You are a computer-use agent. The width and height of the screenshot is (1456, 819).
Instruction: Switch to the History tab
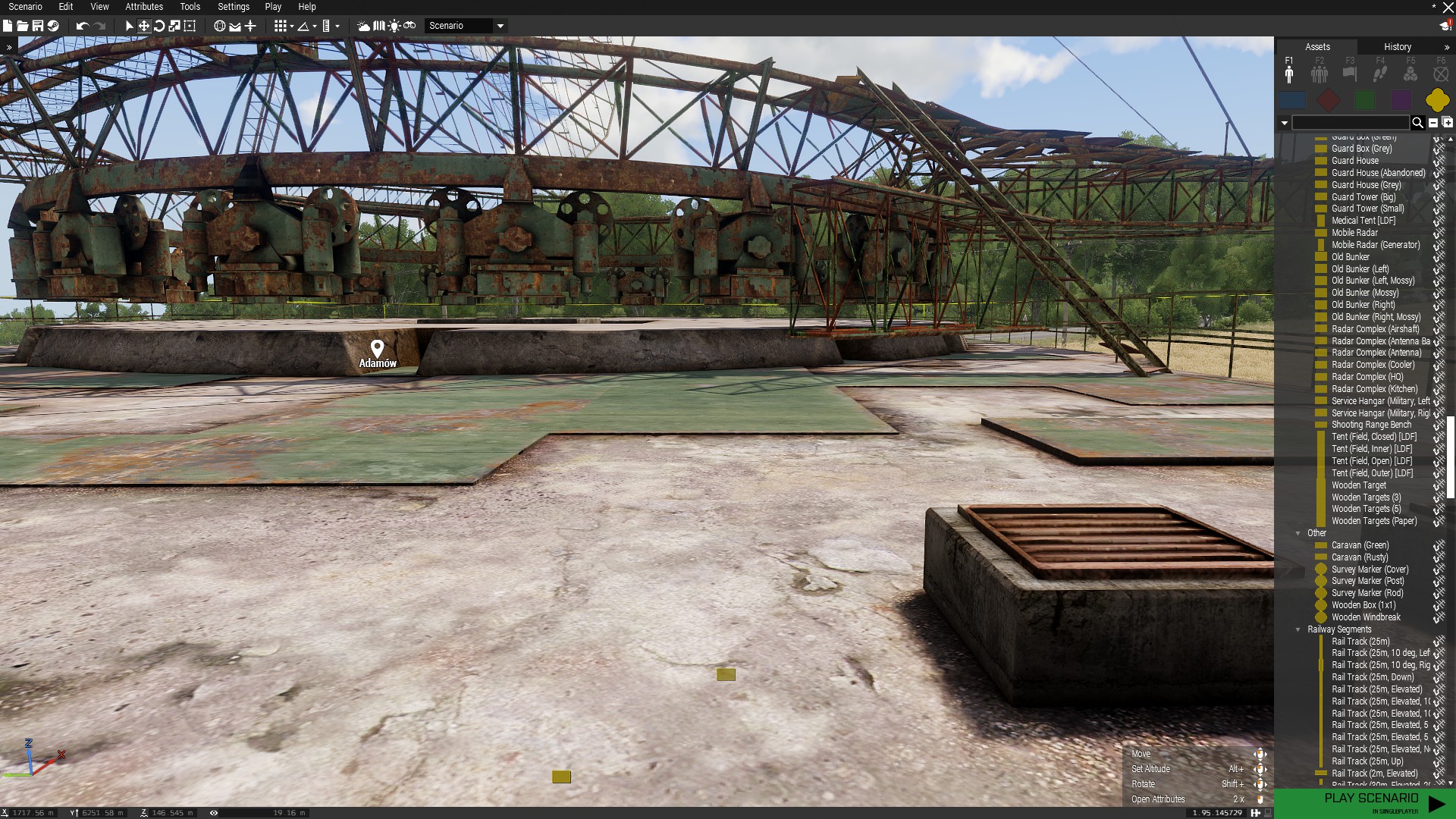(x=1397, y=47)
